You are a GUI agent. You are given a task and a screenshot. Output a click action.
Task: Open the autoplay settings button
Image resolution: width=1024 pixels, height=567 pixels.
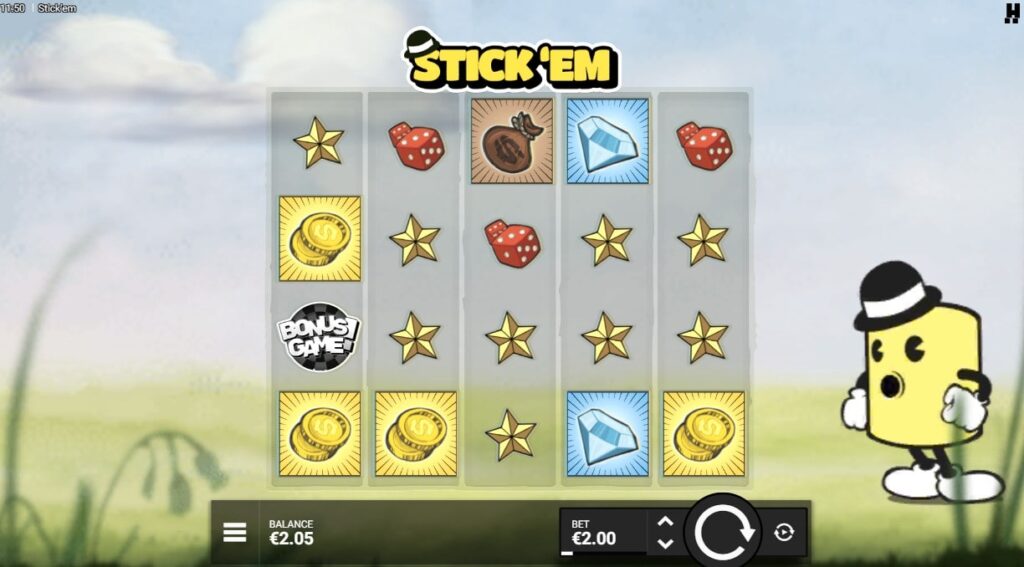(784, 532)
